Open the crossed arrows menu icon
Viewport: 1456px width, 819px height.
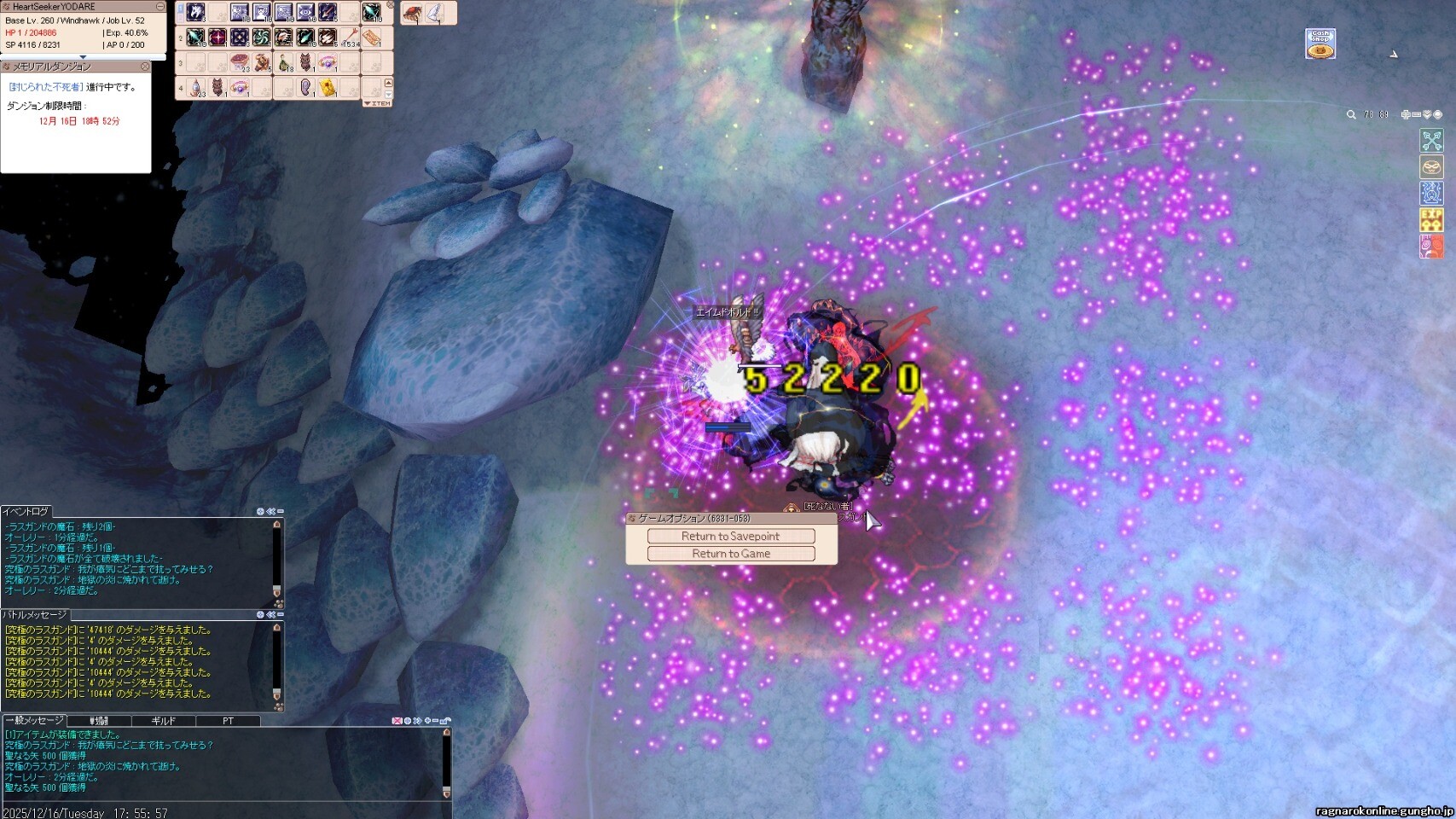click(x=1430, y=140)
